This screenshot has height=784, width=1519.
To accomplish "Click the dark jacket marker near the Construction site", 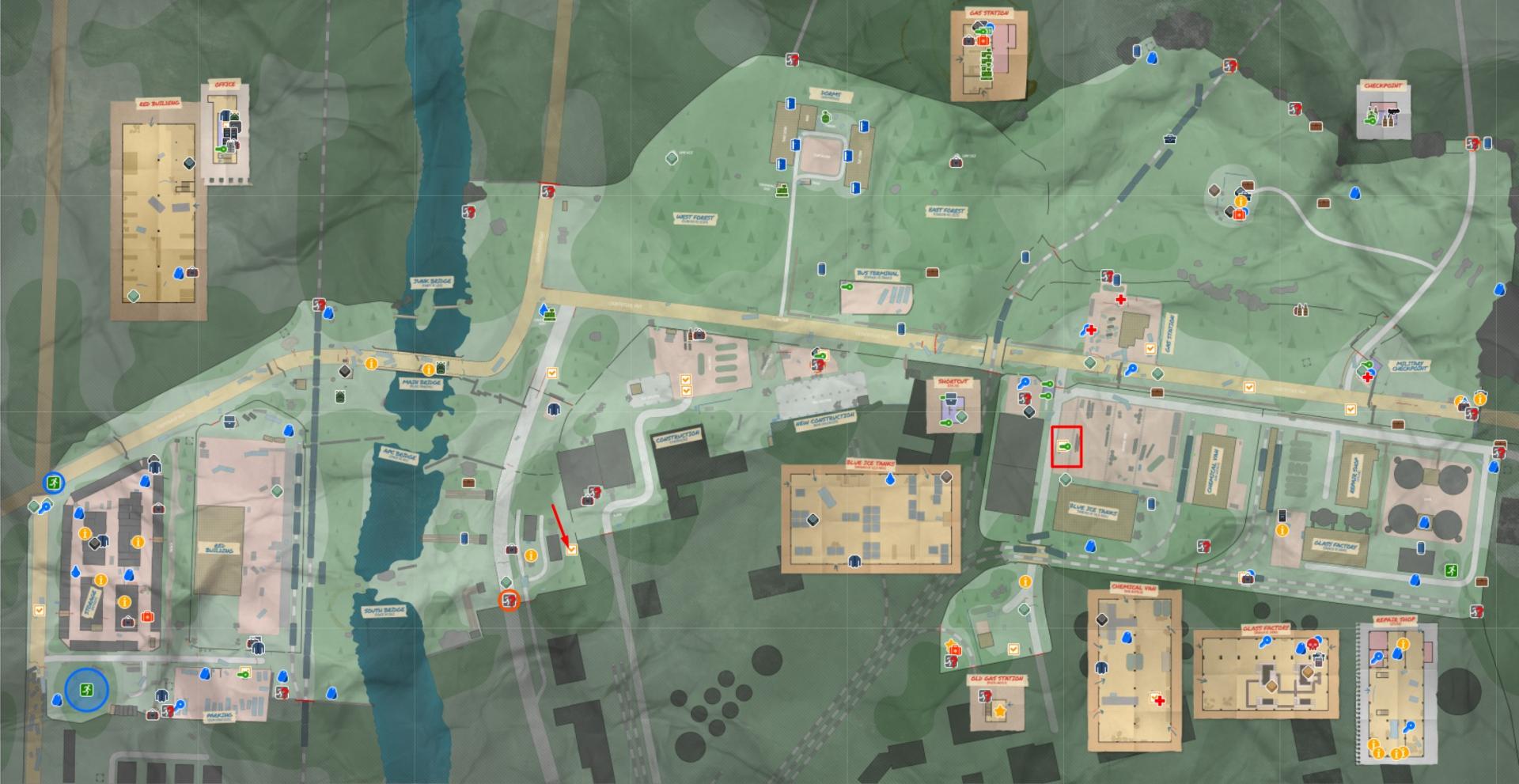I will point(553,409).
